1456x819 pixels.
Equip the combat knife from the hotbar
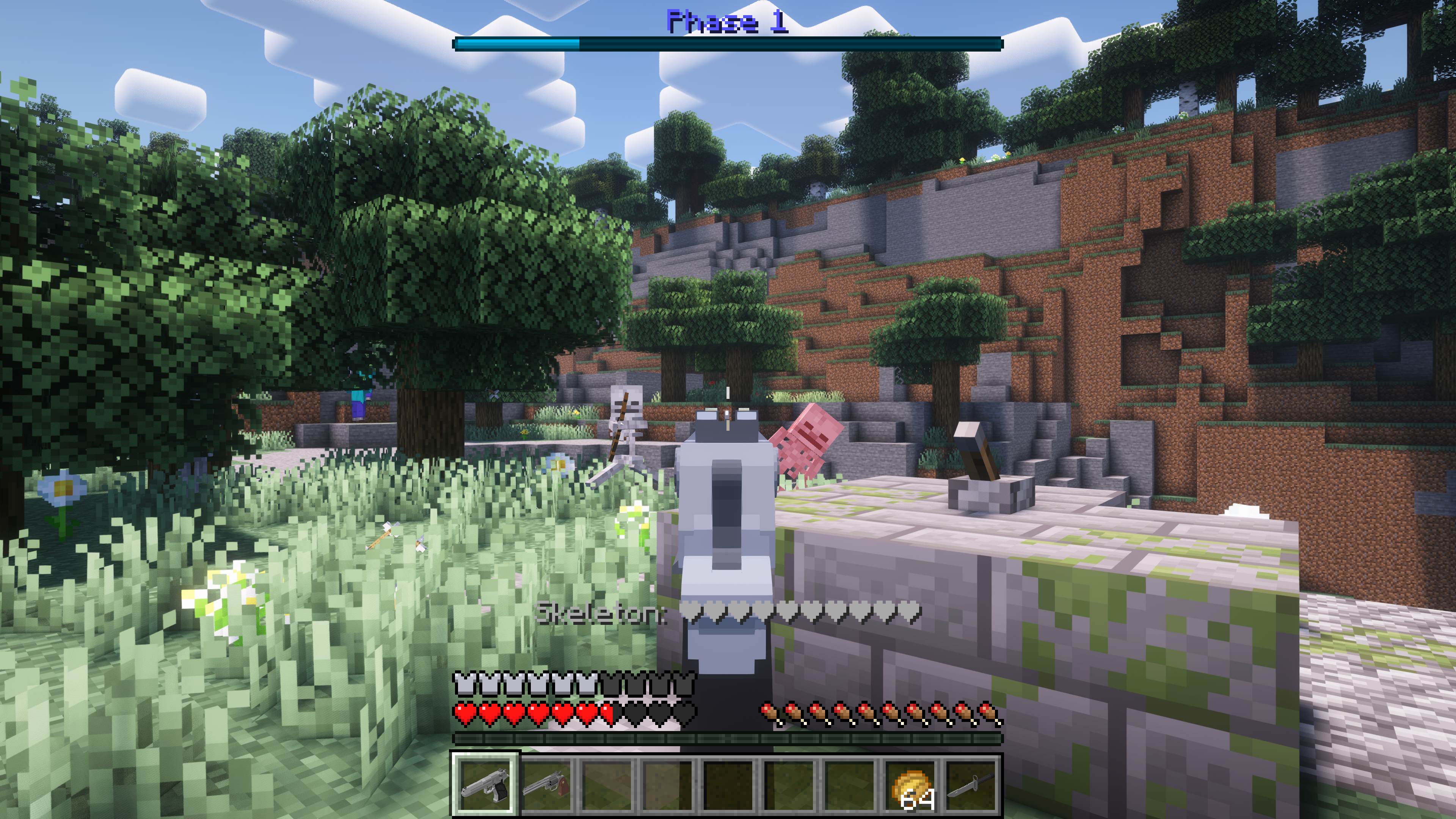(971, 783)
